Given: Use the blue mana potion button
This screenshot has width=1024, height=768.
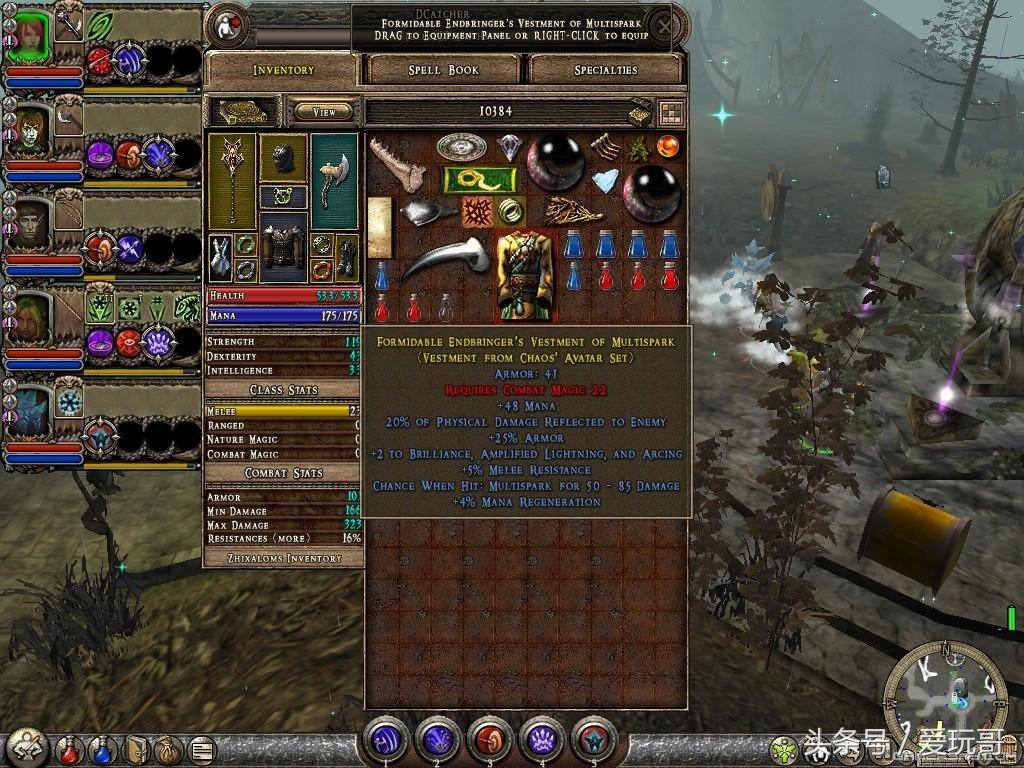Looking at the screenshot, I should click(102, 748).
